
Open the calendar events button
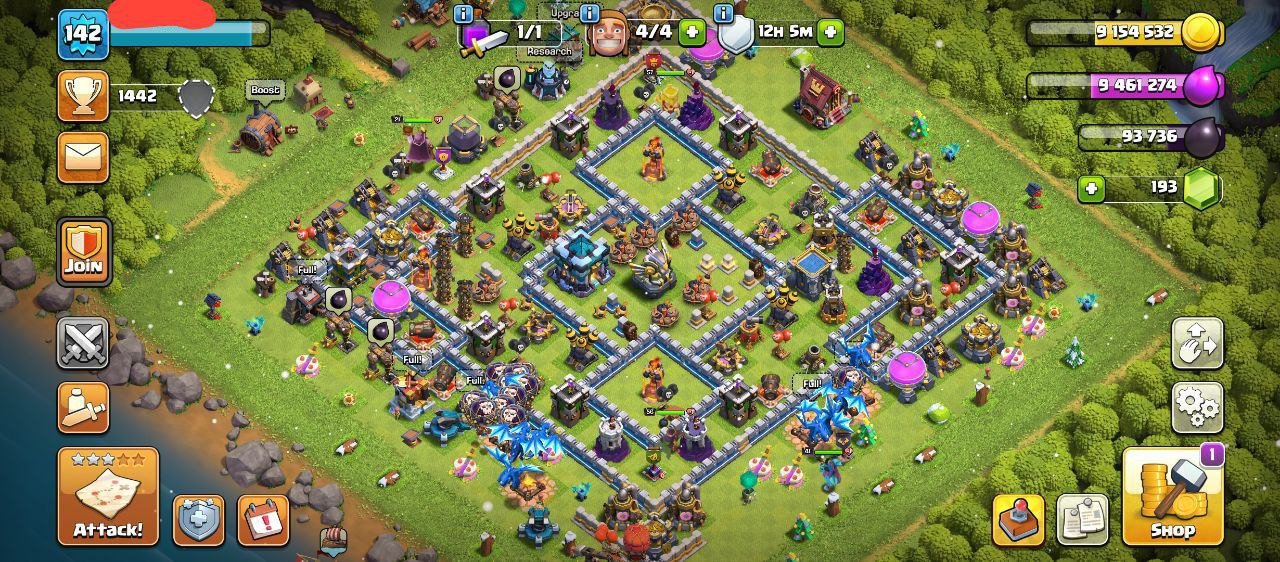263,520
